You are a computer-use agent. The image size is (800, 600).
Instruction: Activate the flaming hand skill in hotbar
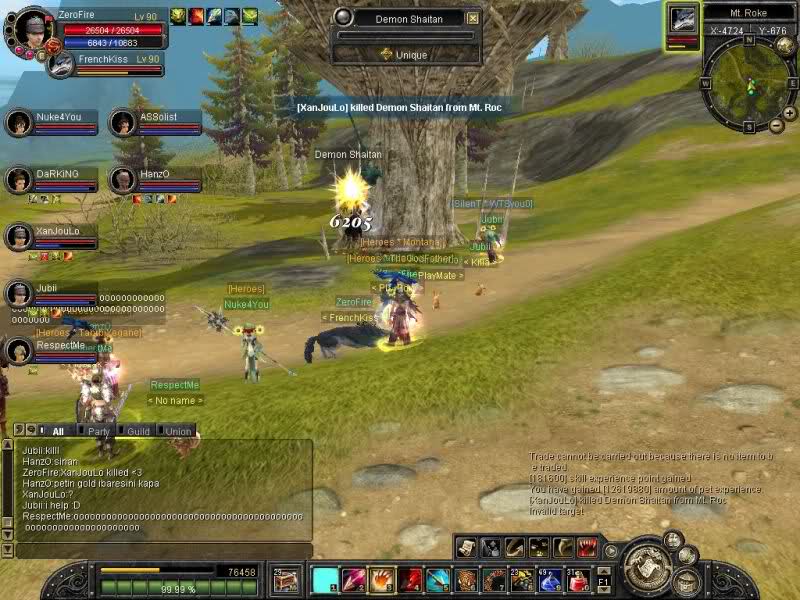coord(381,579)
